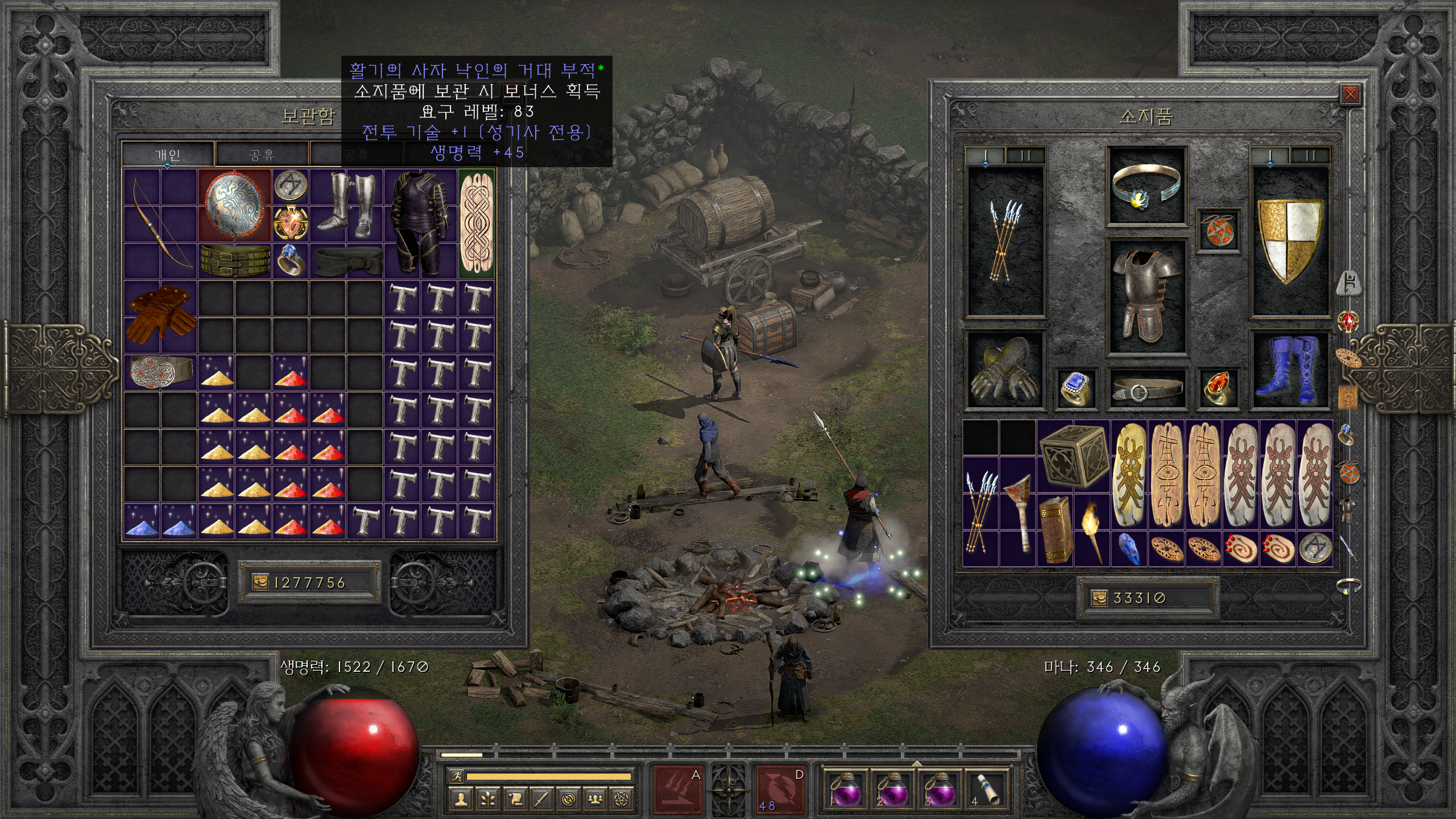Switch to the 개인 stash tab
Screen dimensions: 1456x819
168,155
